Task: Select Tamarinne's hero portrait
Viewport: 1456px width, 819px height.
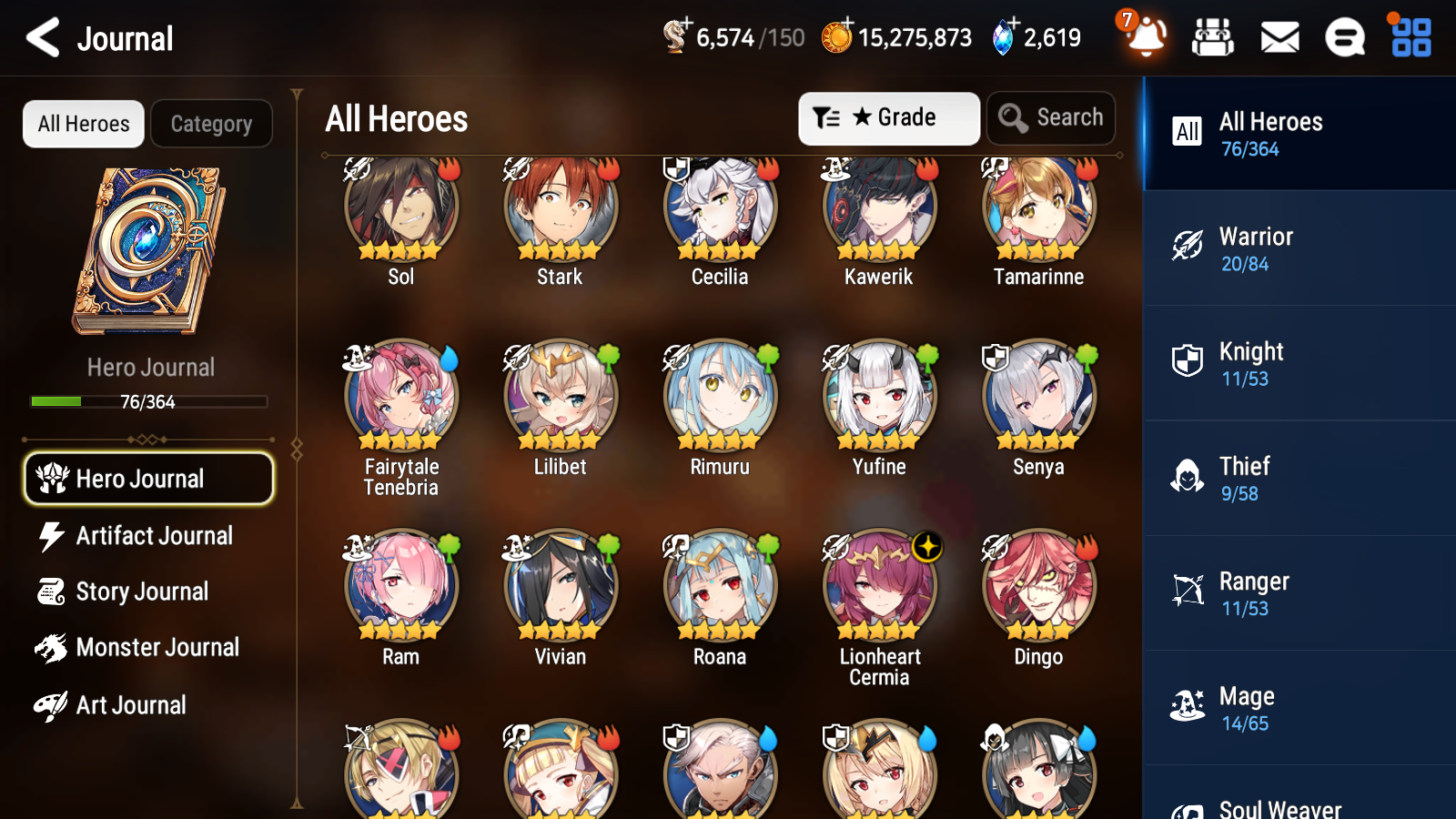Action: pos(1037,207)
